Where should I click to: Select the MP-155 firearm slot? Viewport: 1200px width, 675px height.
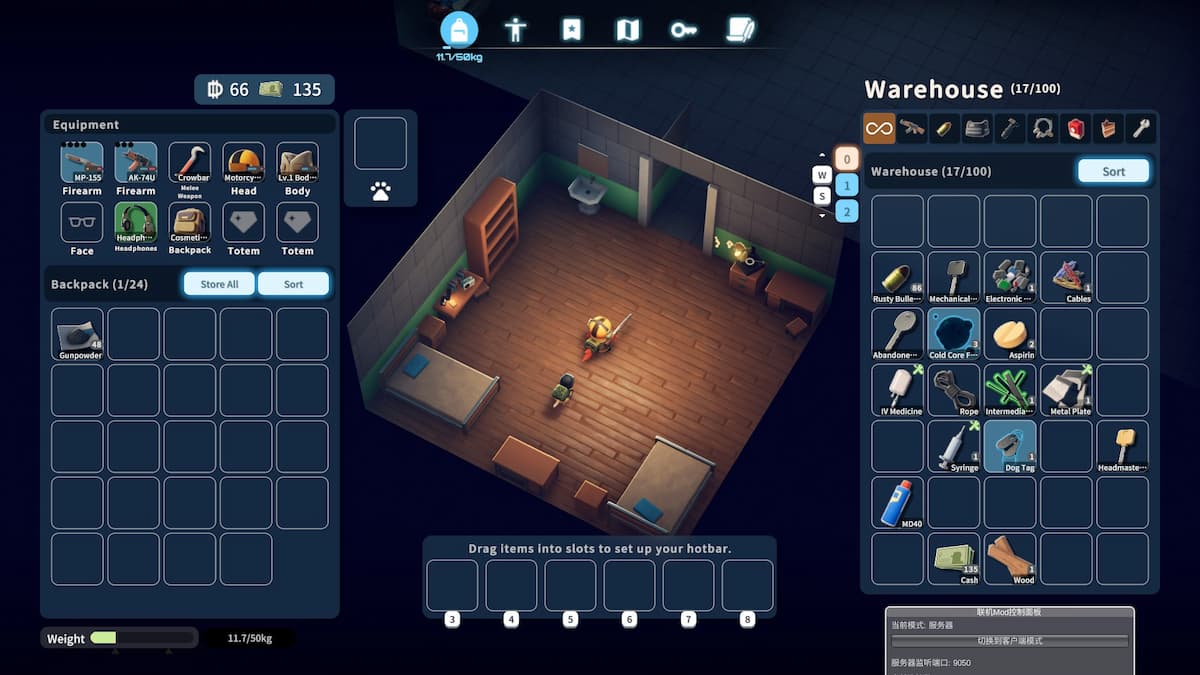pyautogui.click(x=82, y=163)
